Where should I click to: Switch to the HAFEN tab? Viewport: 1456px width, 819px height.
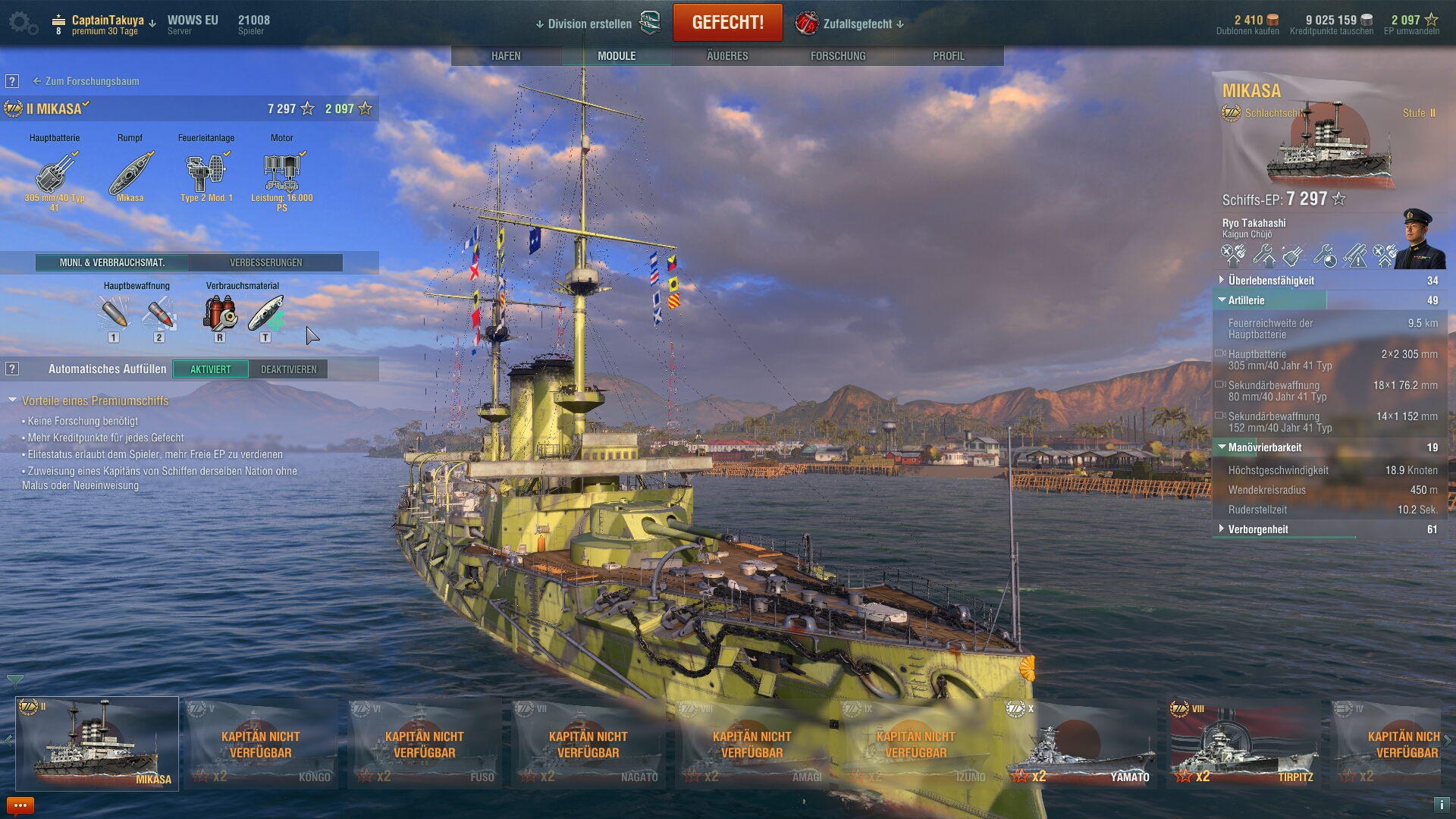pos(506,56)
